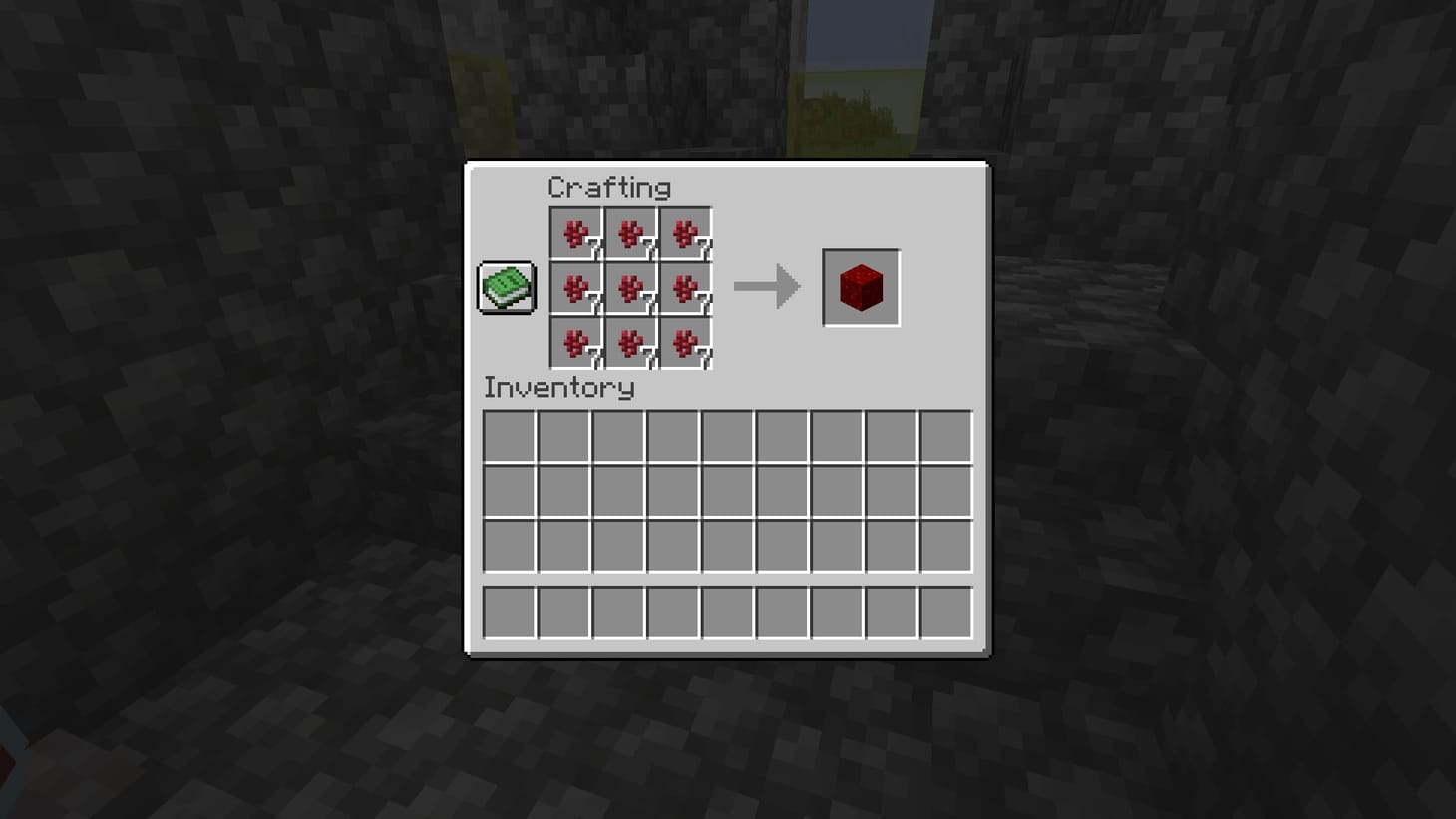Screen dimensions: 1456x819
Task: Select nether wart in bottom-left crafting slot
Action: coord(576,343)
